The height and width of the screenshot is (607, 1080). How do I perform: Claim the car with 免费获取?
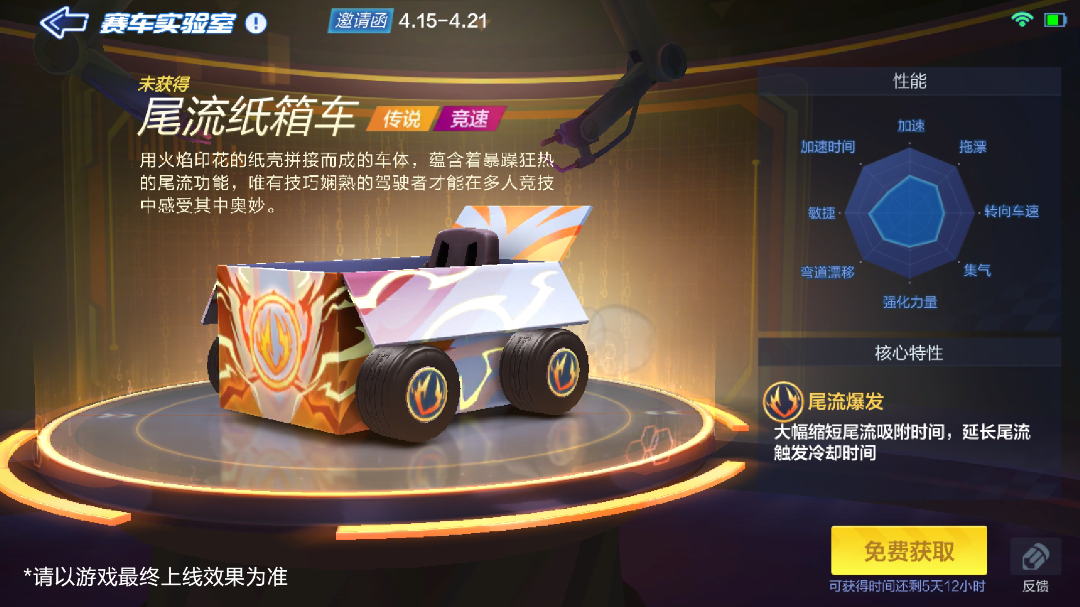tap(908, 551)
